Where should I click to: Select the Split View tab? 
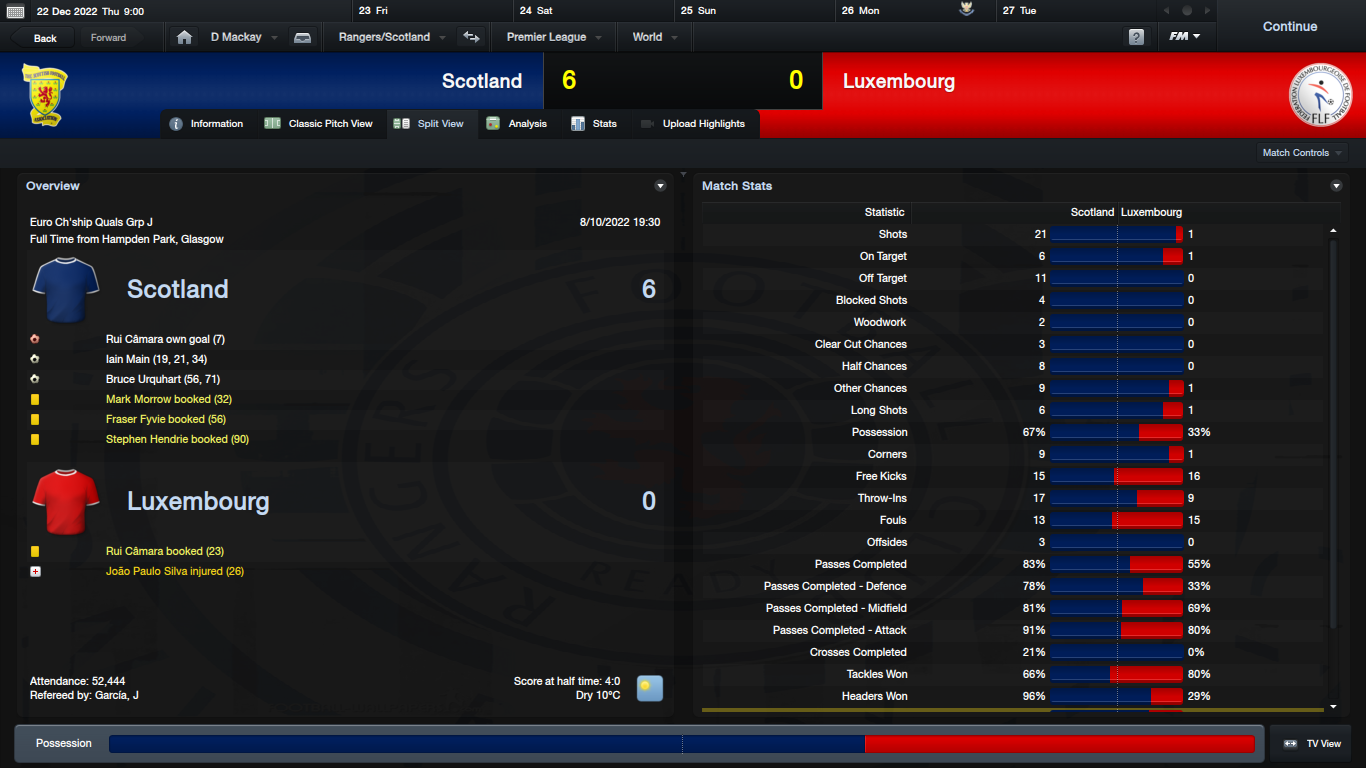pyautogui.click(x=430, y=124)
